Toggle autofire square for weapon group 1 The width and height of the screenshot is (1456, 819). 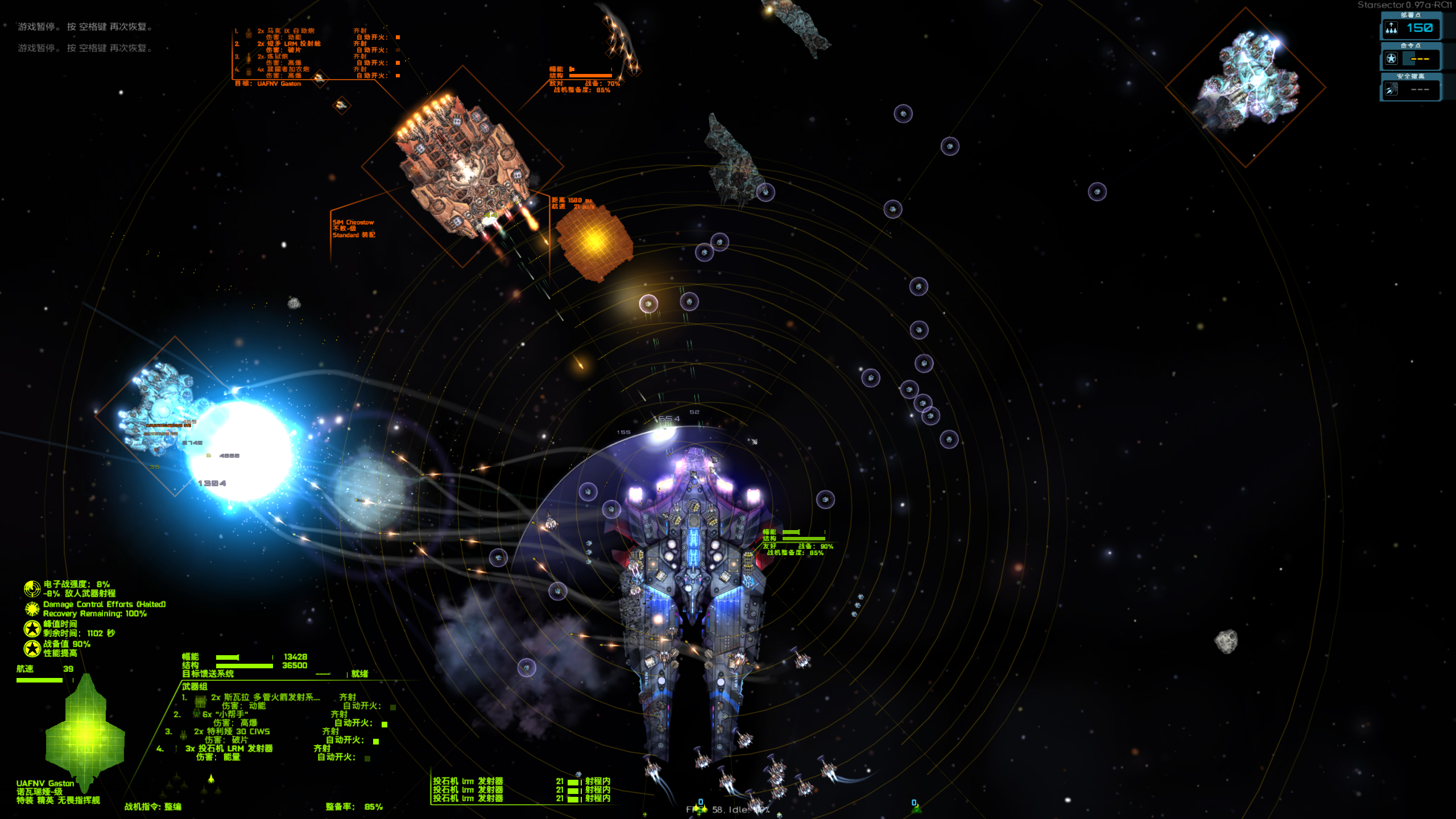coord(393,707)
